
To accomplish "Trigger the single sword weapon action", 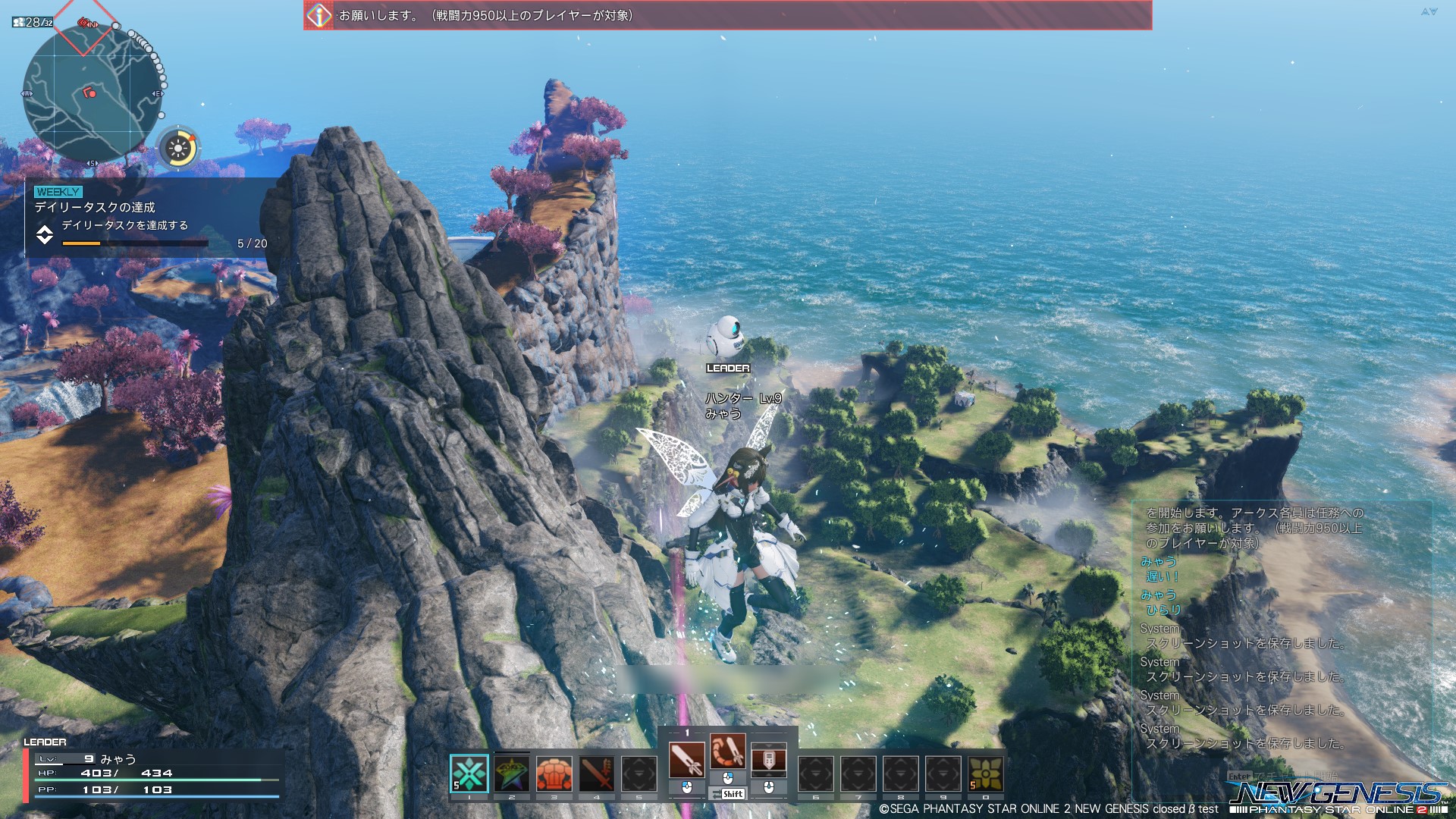I will (x=686, y=759).
